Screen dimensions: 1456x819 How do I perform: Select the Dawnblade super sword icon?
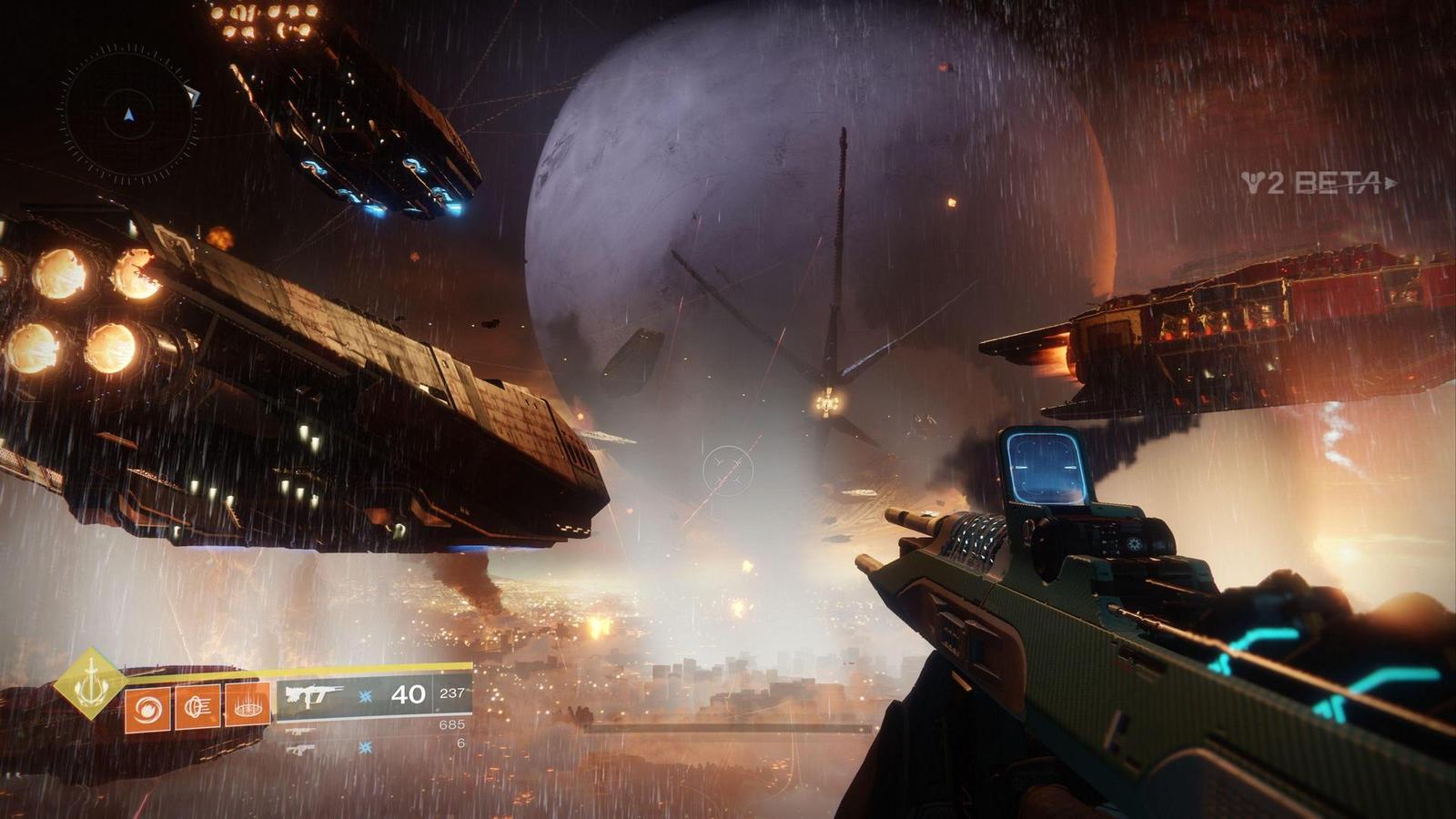coord(88,682)
